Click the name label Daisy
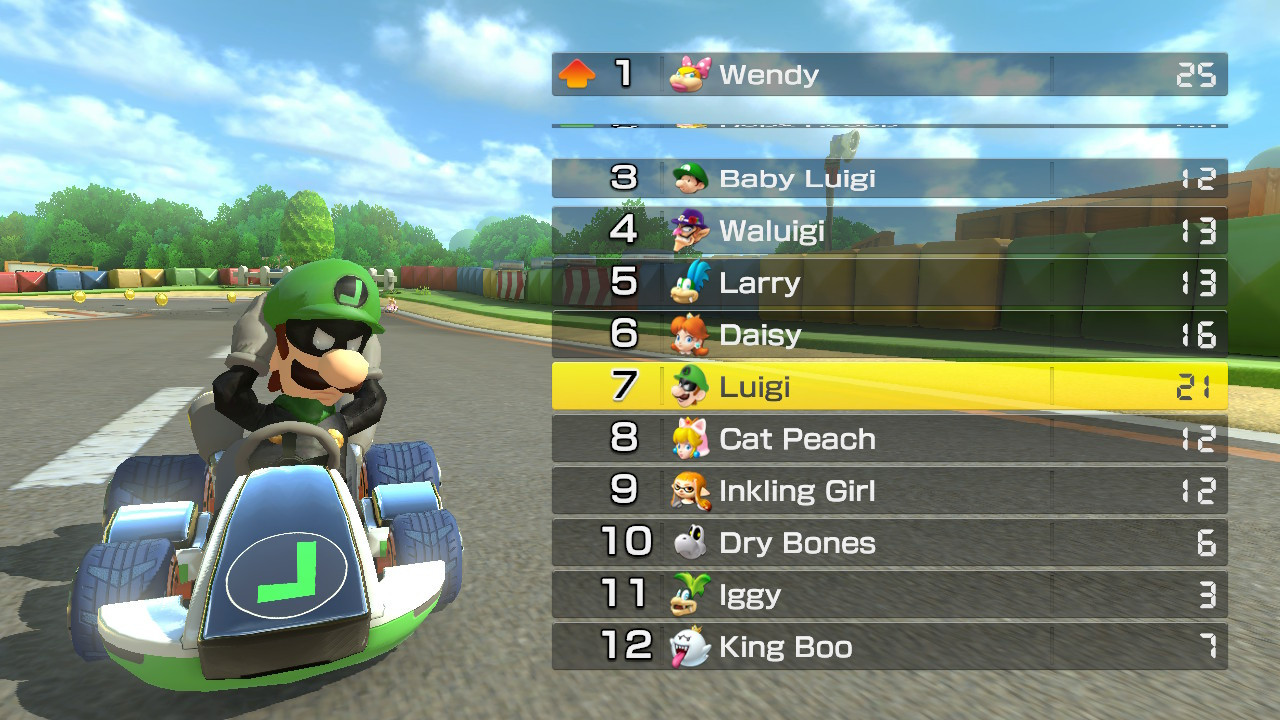This screenshot has width=1280, height=720. (761, 335)
